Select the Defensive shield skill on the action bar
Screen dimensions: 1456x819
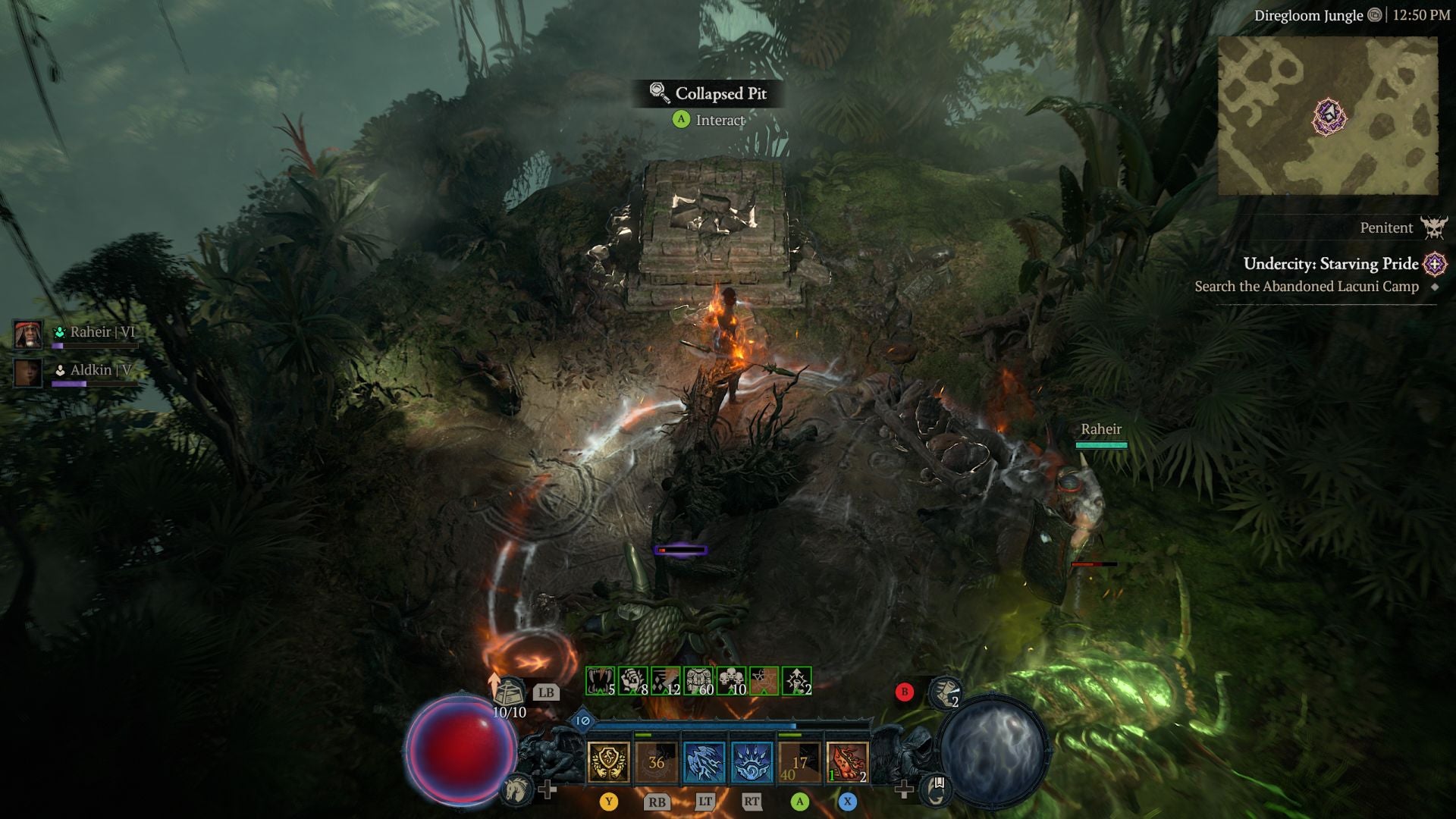pyautogui.click(x=609, y=760)
